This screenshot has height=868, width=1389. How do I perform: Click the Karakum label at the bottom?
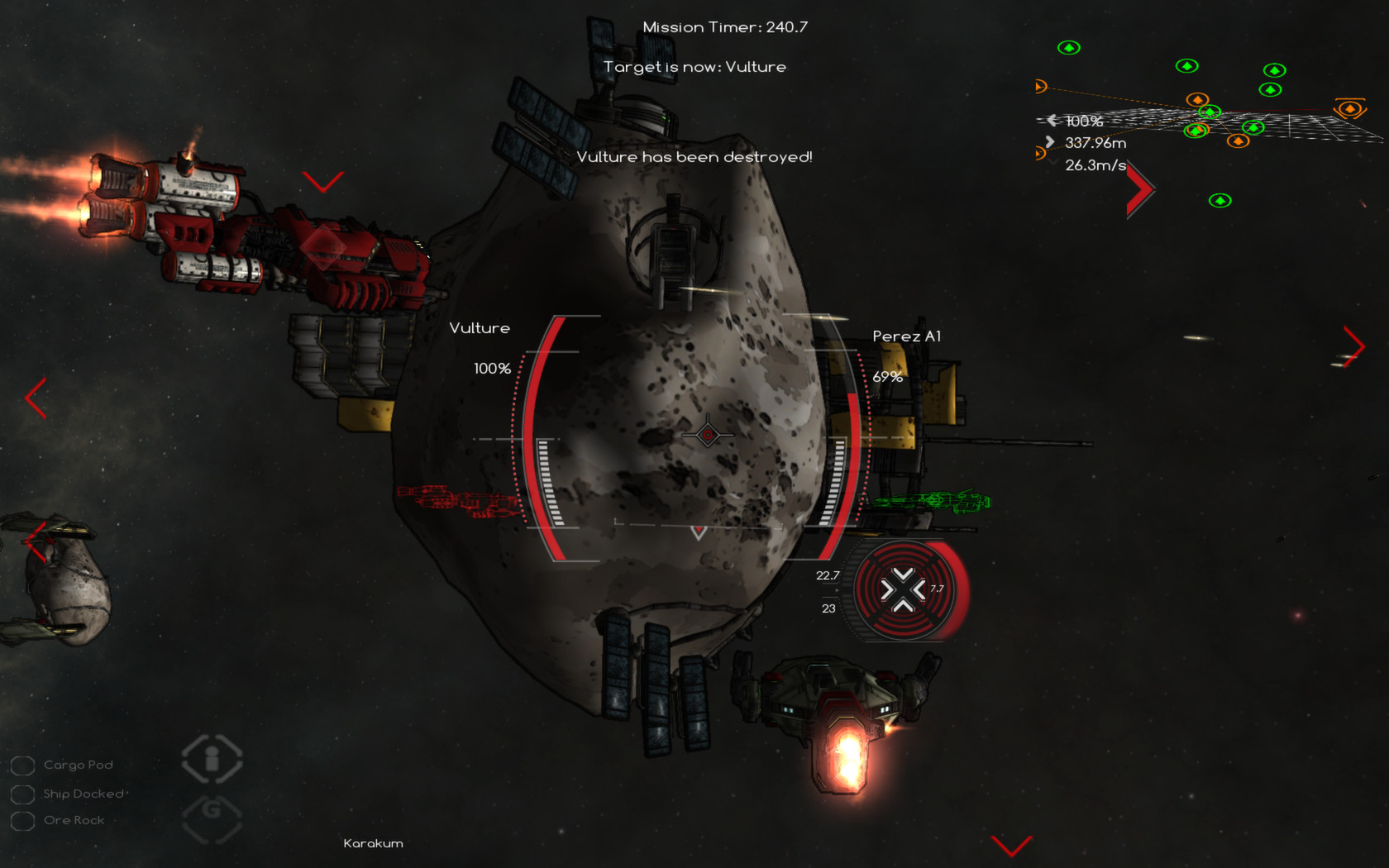373,843
